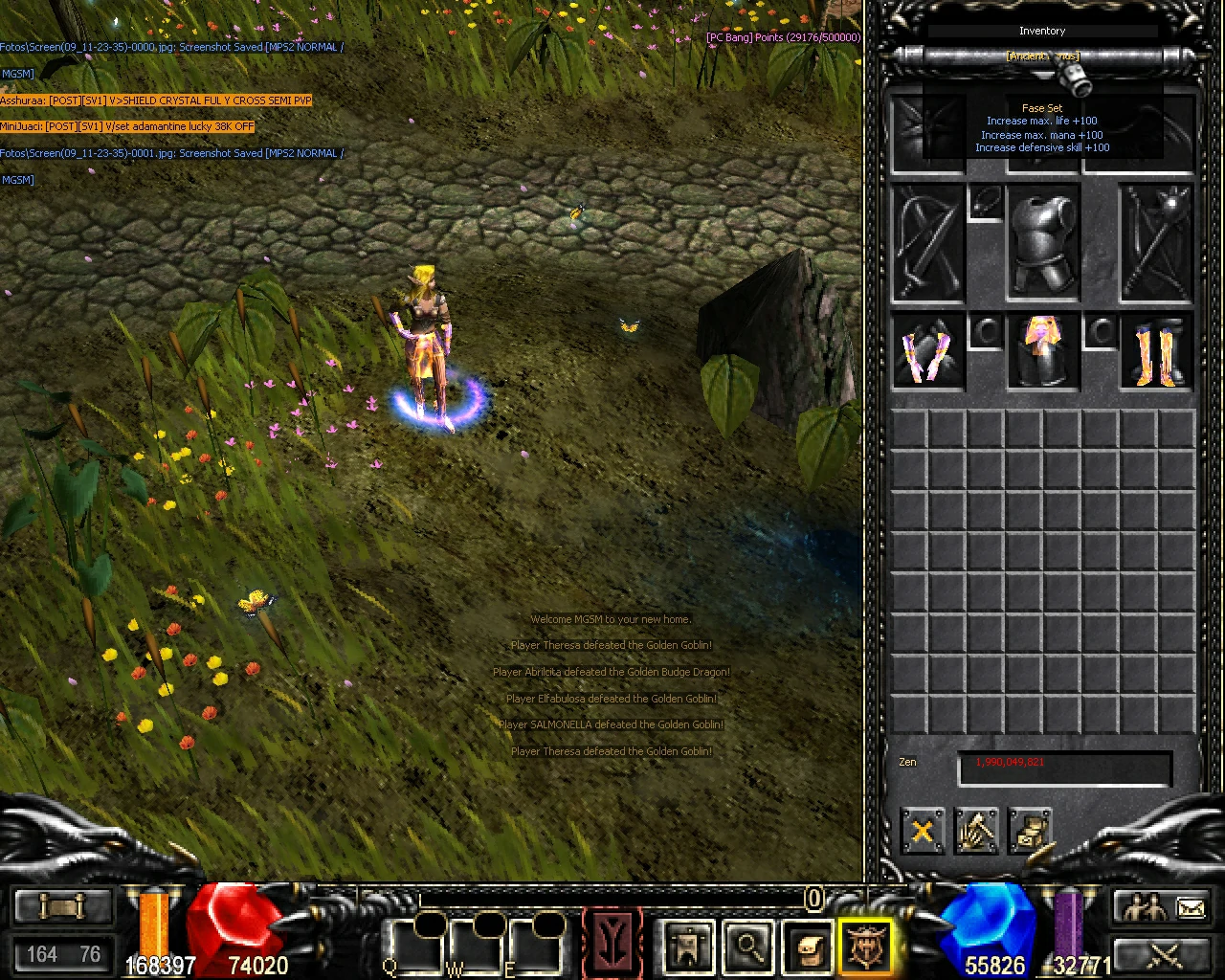Click the Inventory panel title bar
This screenshot has height=980, width=1225.
click(1042, 31)
